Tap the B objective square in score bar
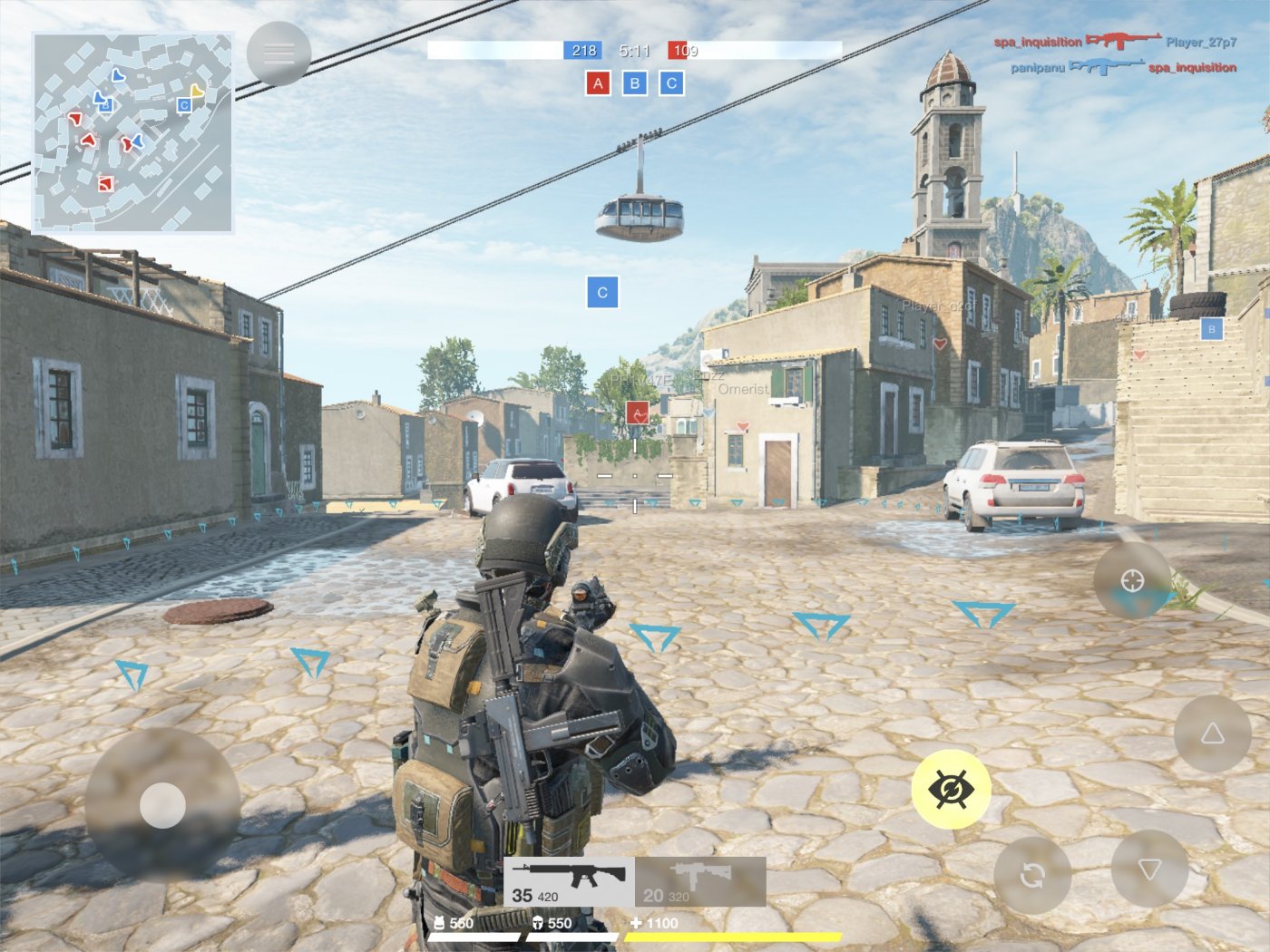 [635, 83]
